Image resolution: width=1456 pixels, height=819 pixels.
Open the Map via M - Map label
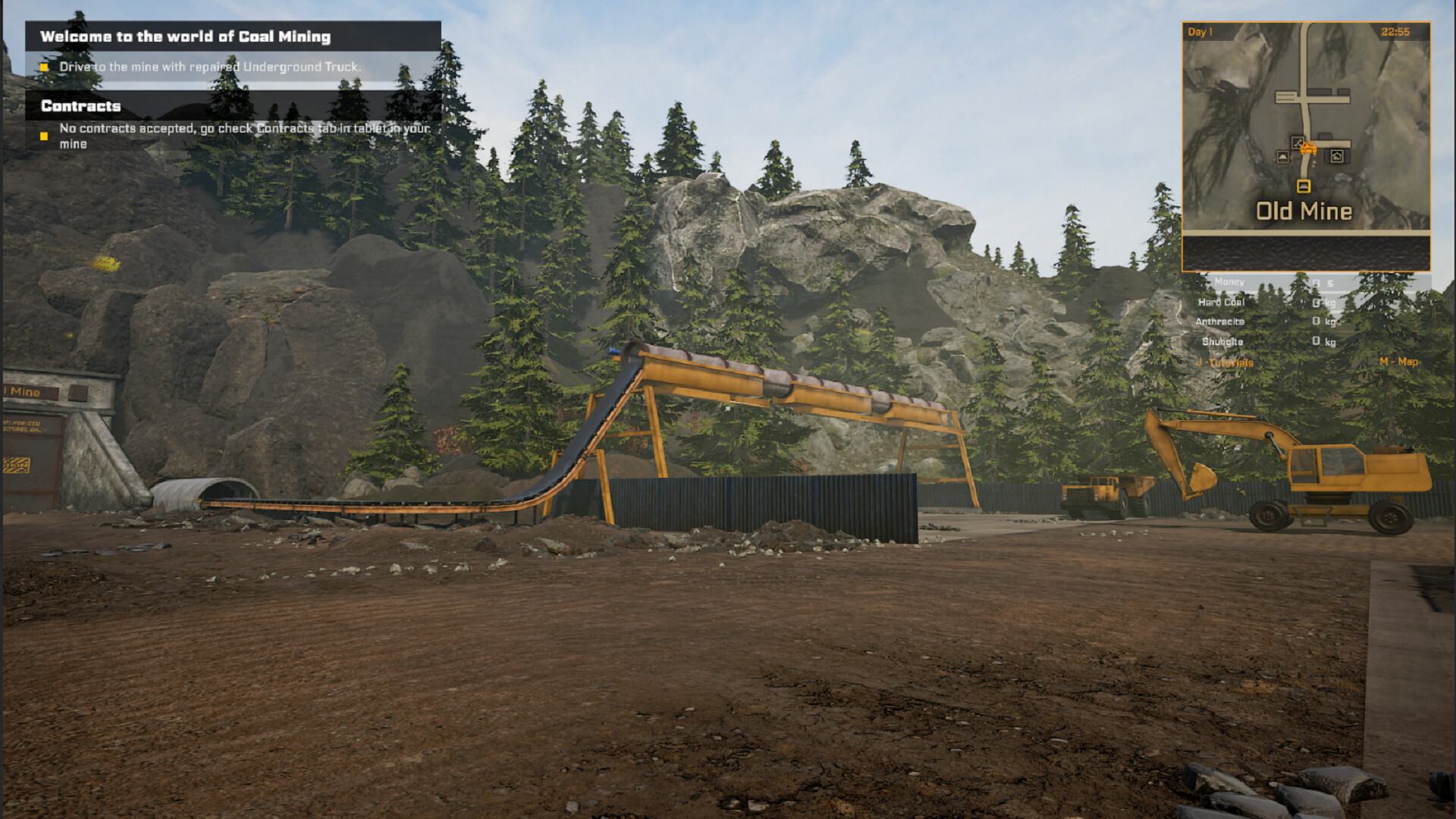1398,361
